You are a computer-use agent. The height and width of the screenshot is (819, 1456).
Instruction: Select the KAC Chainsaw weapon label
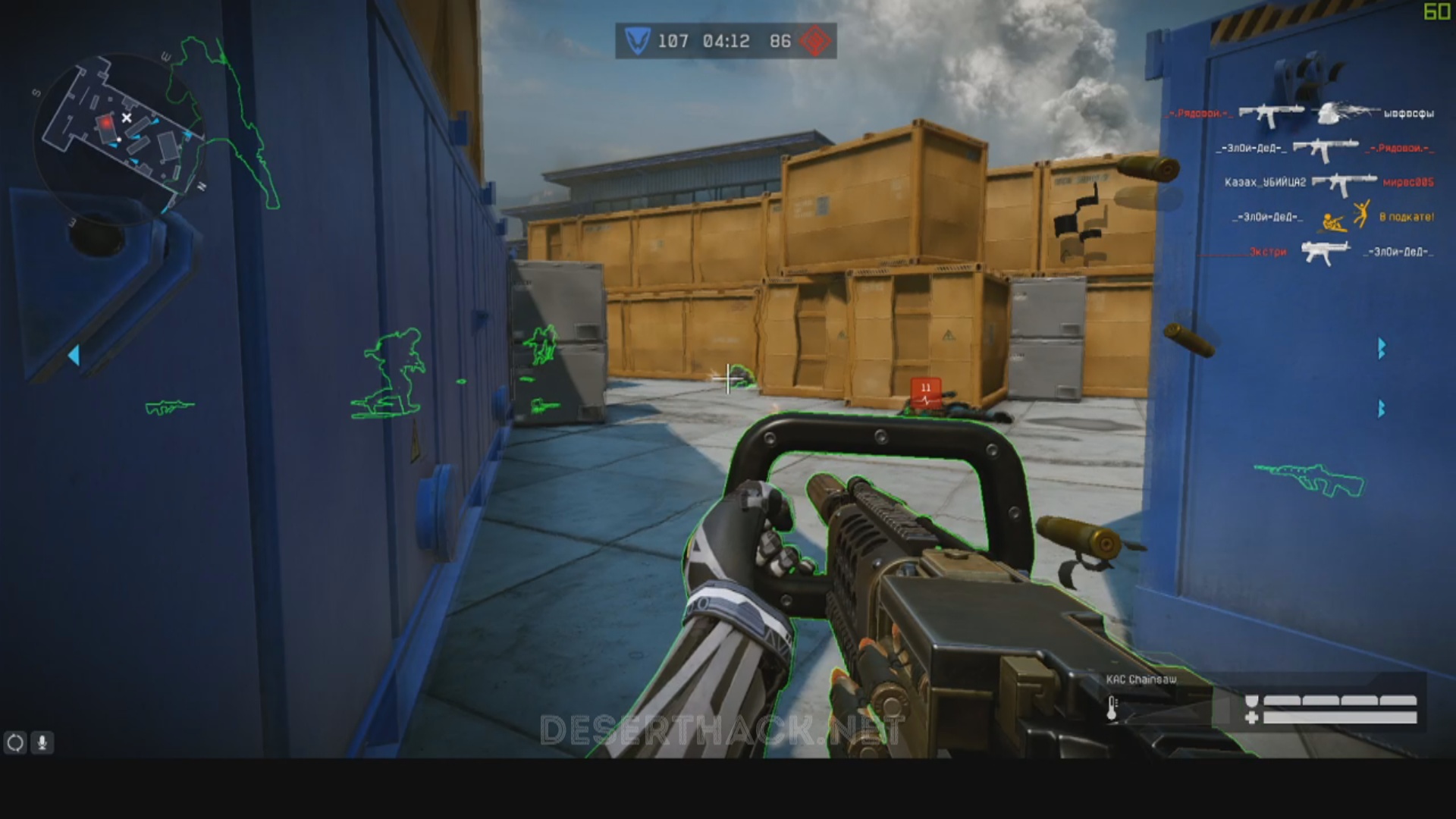click(x=1141, y=679)
